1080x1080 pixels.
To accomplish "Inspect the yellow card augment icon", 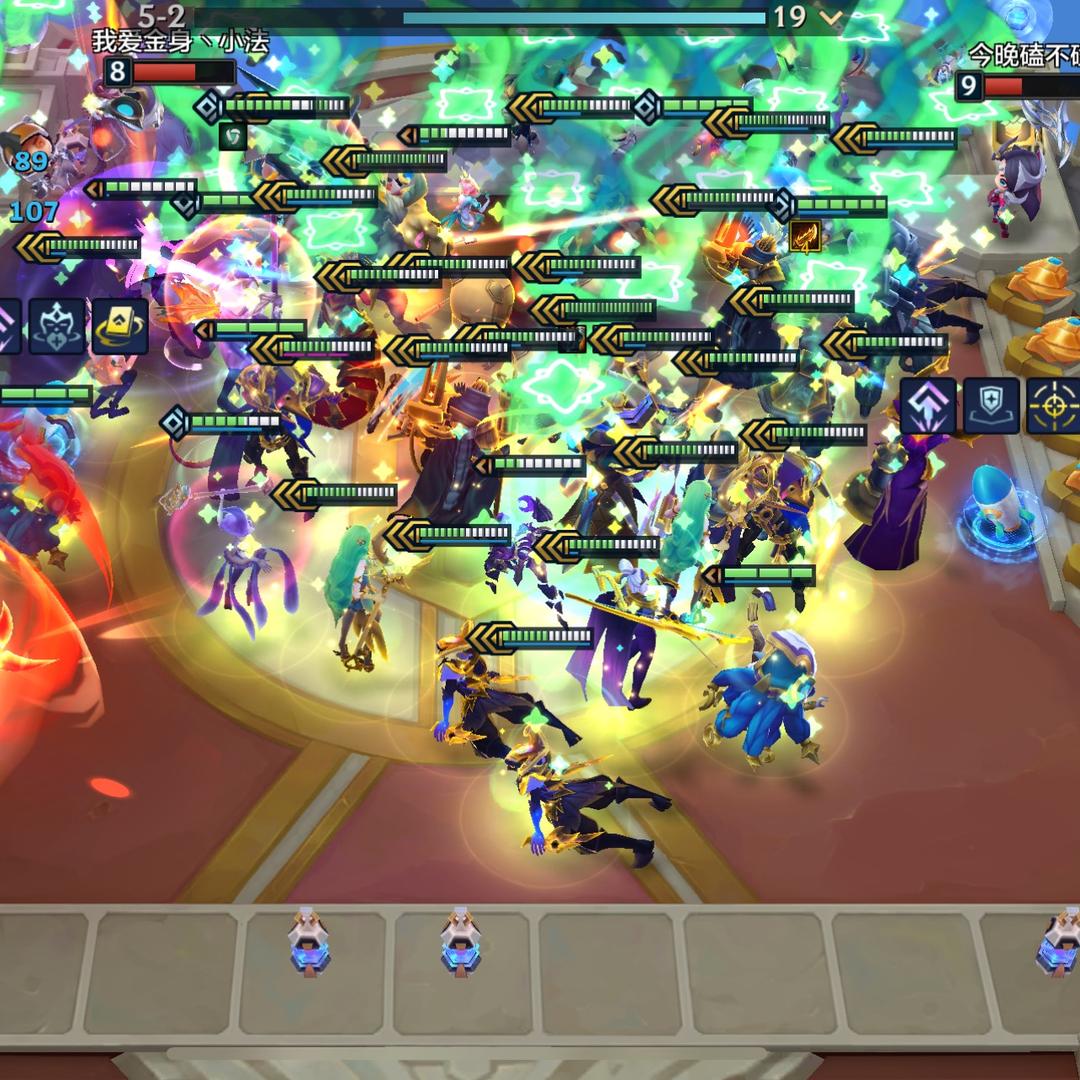I will pos(120,326).
